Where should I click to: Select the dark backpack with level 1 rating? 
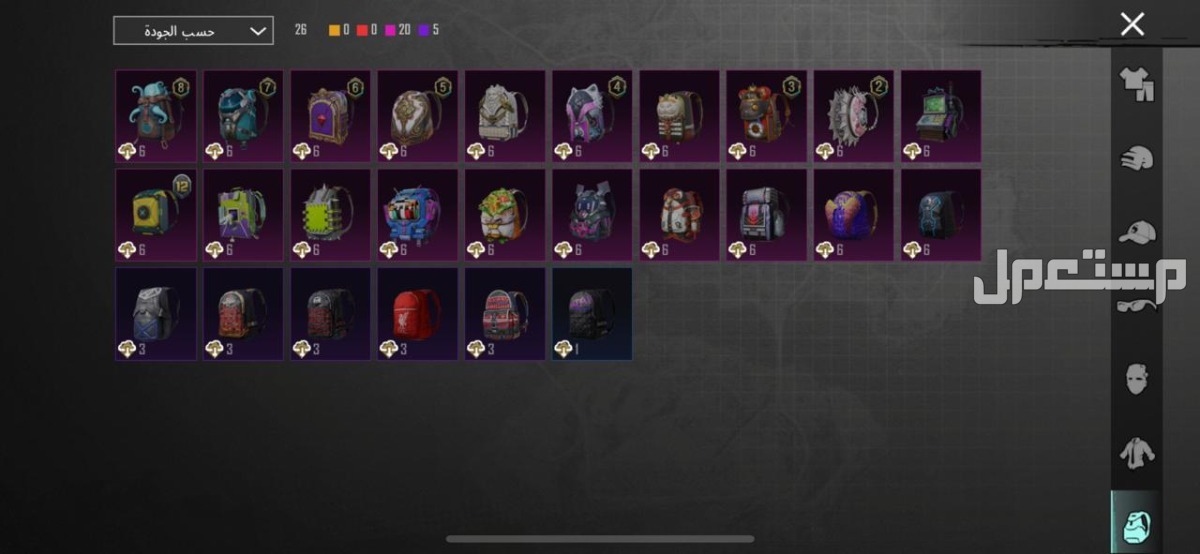592,313
